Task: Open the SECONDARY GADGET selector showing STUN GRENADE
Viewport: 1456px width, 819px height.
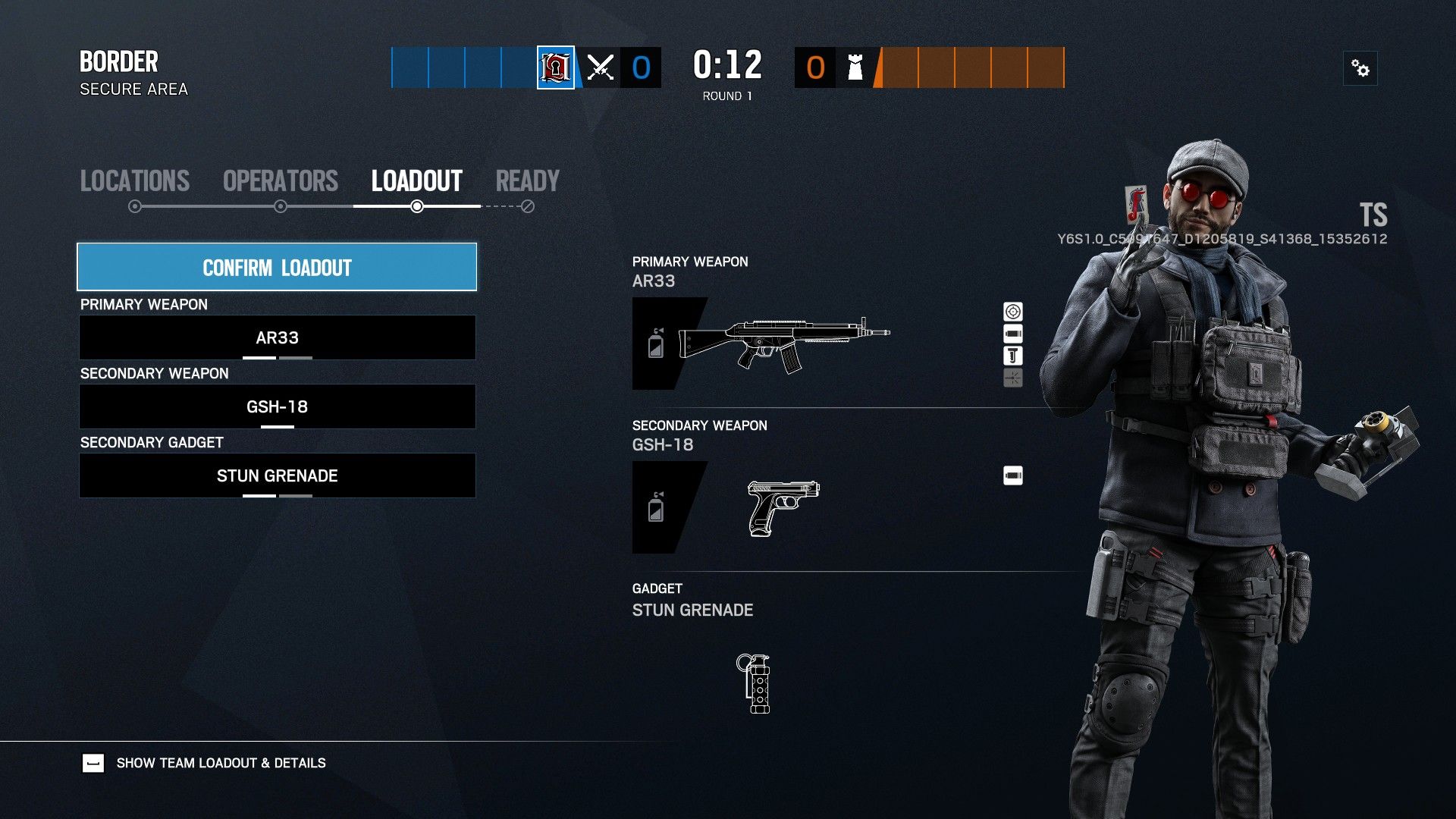Action: click(278, 475)
